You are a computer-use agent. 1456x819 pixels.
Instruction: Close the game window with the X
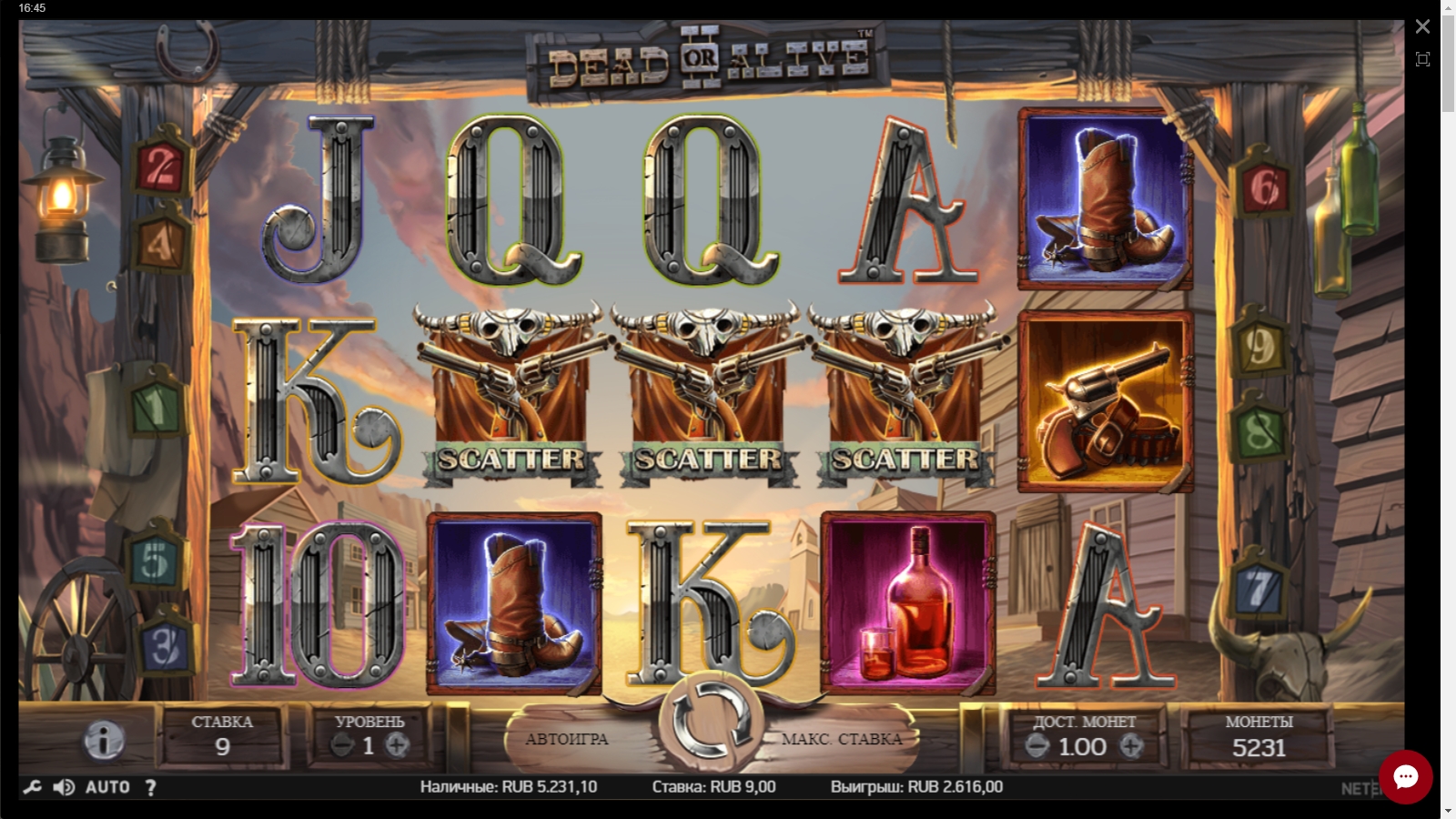[1422, 27]
